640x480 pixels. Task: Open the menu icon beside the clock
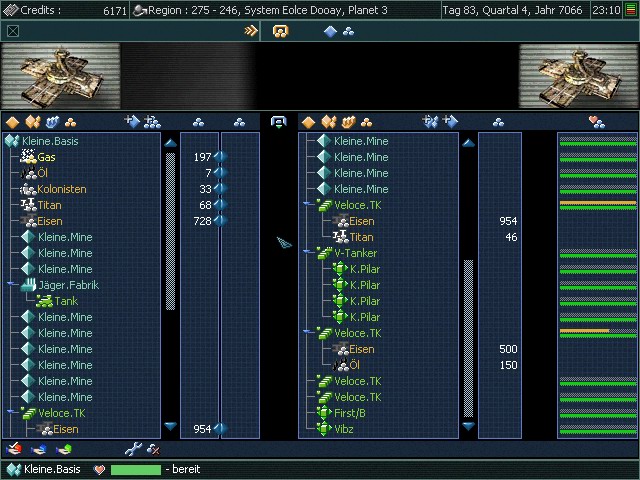630,9
